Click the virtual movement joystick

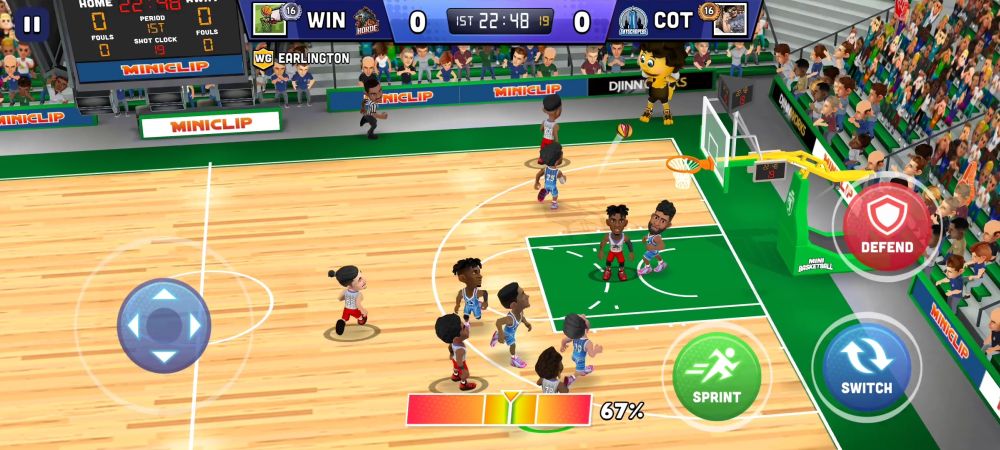tap(163, 325)
